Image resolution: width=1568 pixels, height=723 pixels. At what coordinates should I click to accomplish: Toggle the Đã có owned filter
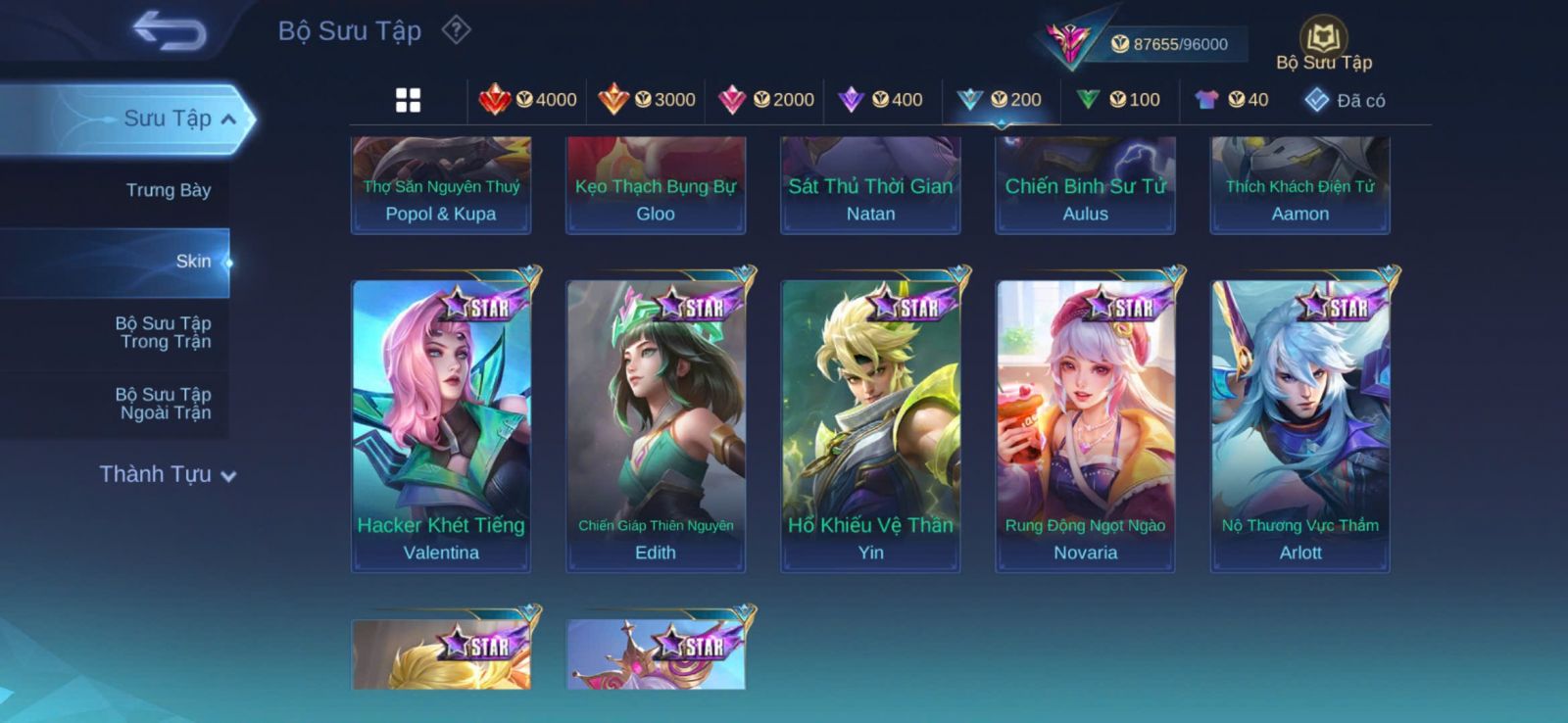tap(1345, 100)
